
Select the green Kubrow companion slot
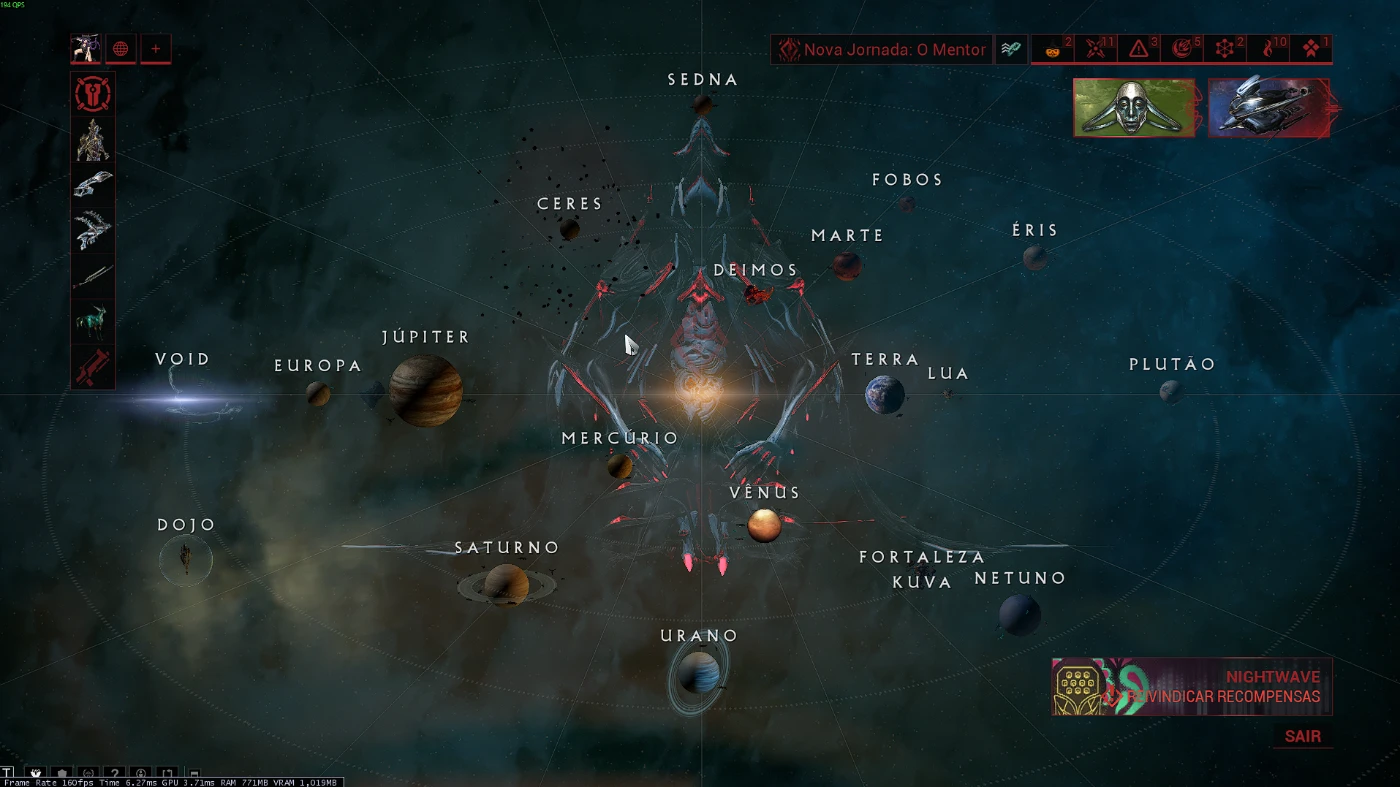(93, 322)
